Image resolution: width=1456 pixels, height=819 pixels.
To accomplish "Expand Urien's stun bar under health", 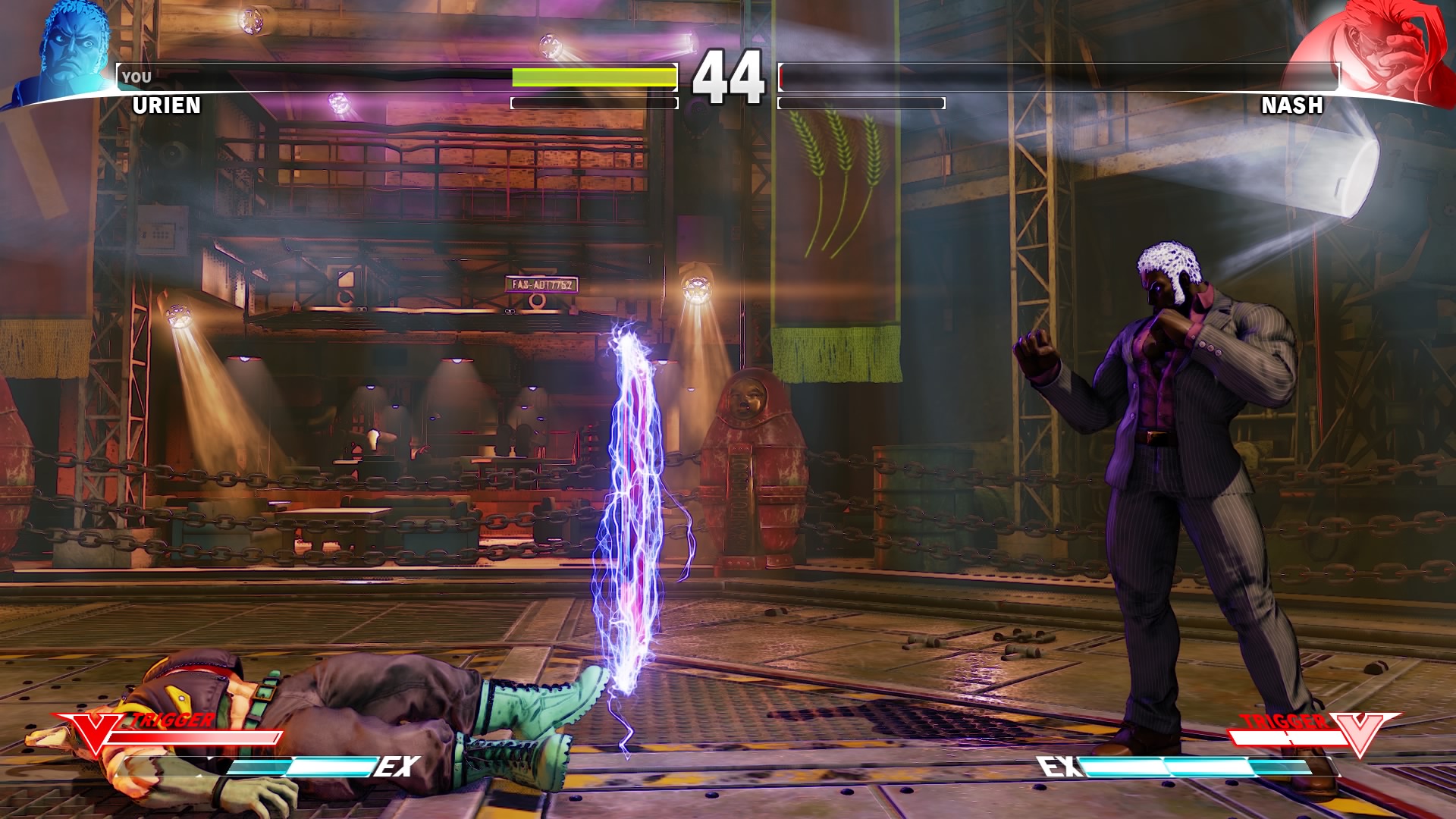I will tap(593, 102).
